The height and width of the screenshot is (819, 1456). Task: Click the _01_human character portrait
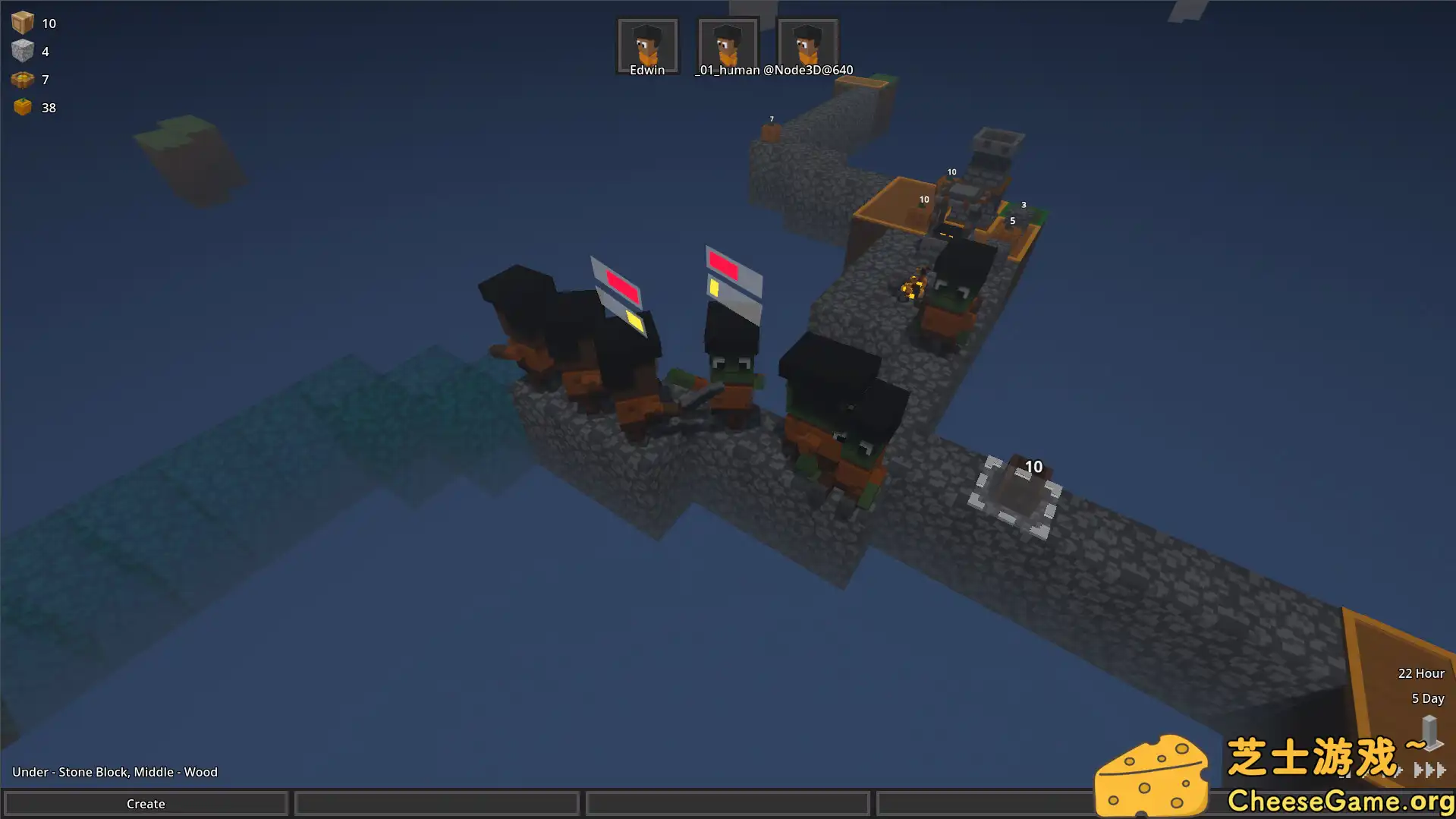pyautogui.click(x=727, y=43)
